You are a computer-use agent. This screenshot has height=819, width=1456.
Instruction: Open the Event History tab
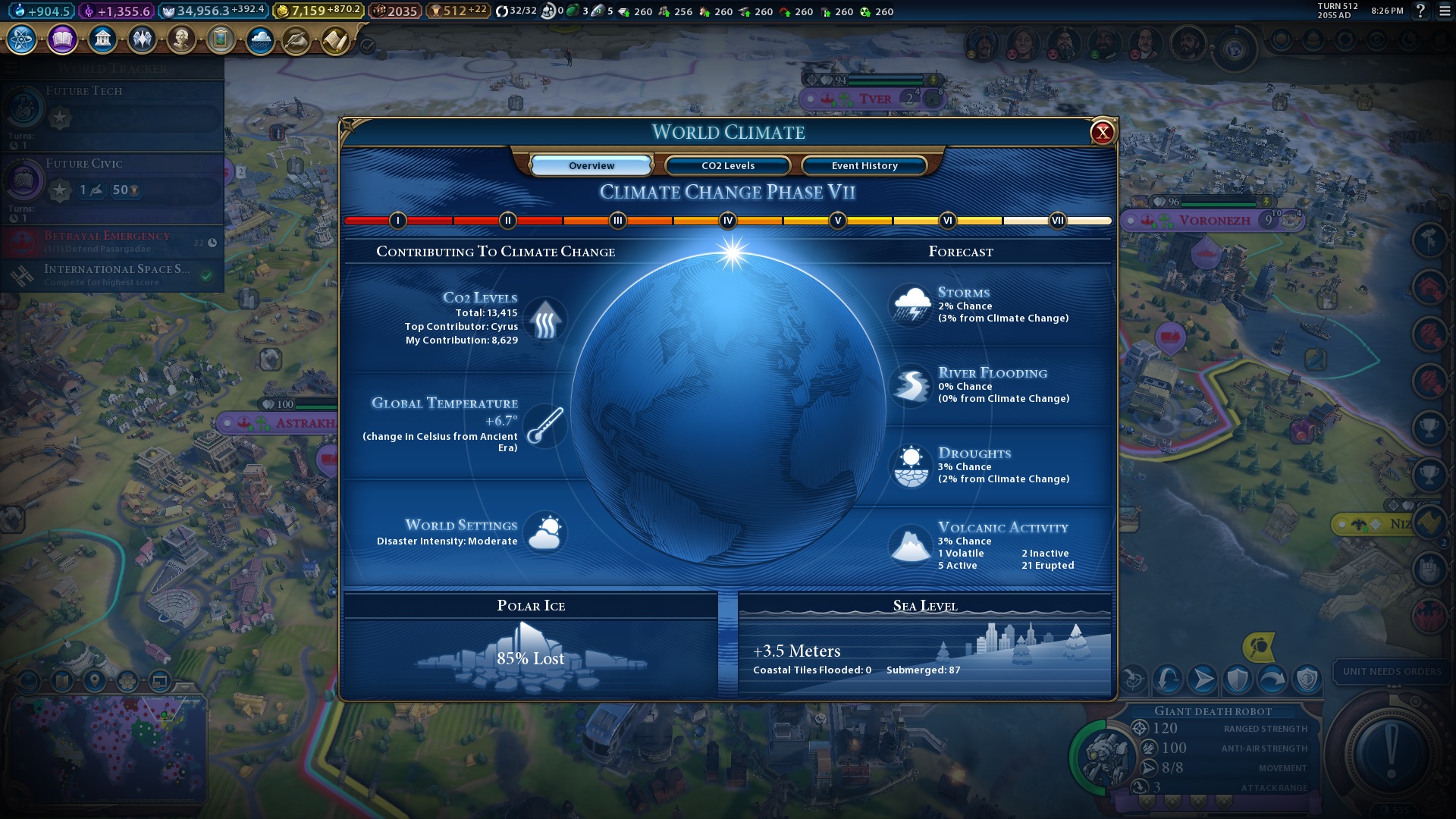coord(864,165)
